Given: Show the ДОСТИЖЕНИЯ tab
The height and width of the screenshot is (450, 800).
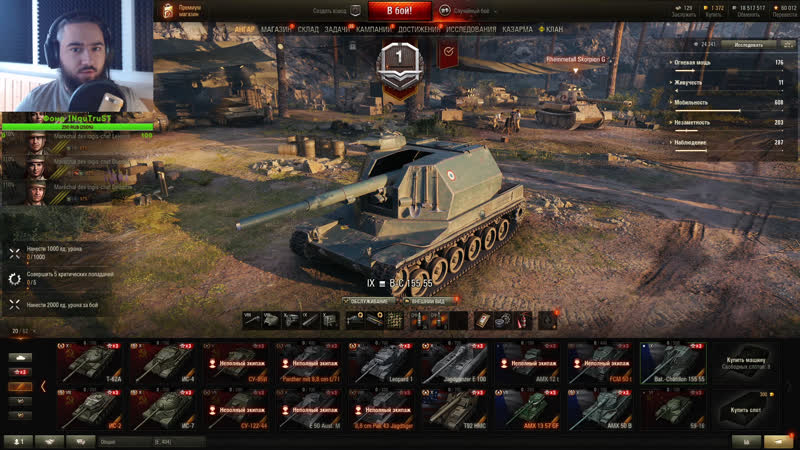Looking at the screenshot, I should (x=418, y=30).
